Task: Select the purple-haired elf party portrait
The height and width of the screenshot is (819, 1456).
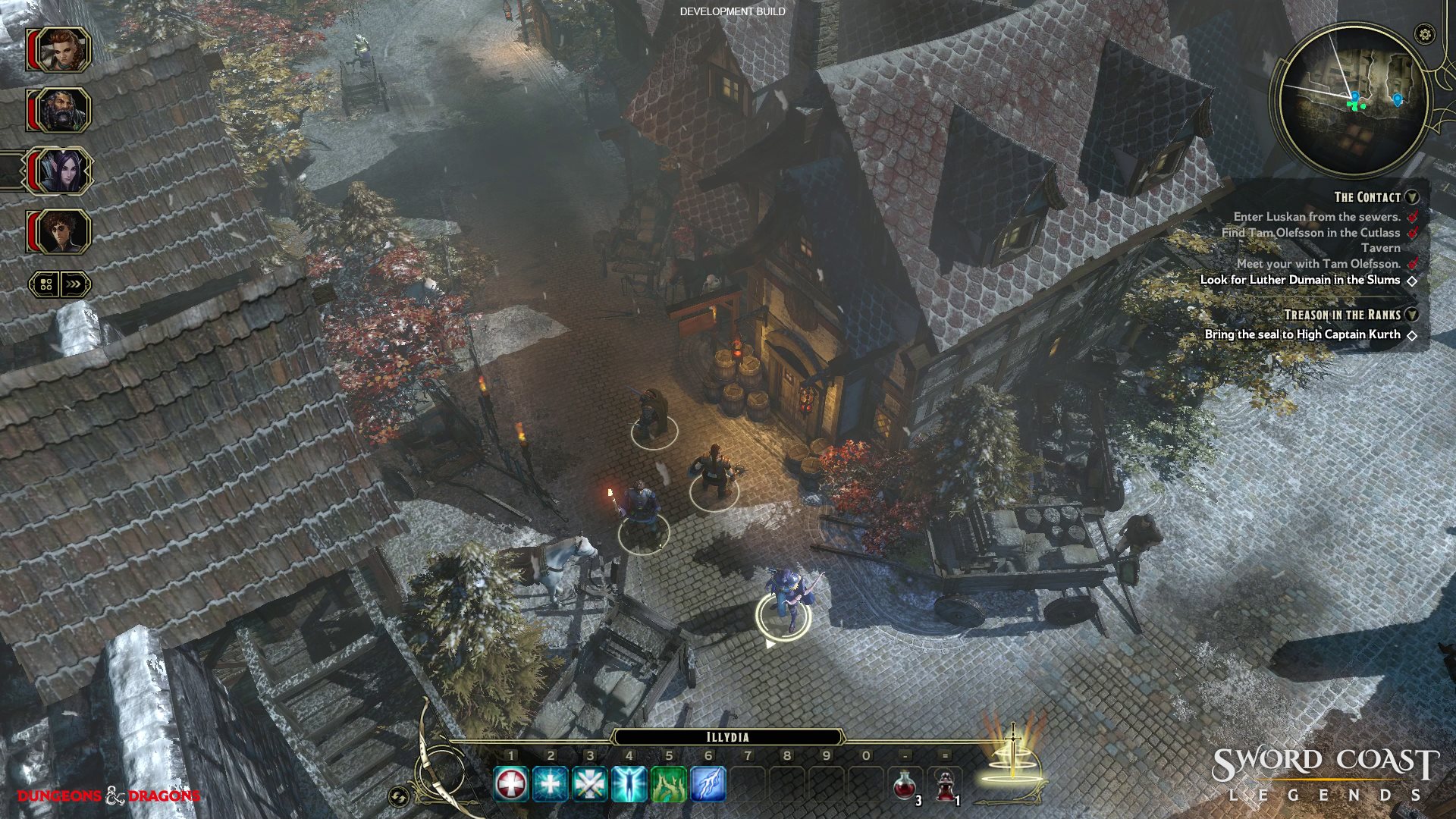Action: (61, 171)
